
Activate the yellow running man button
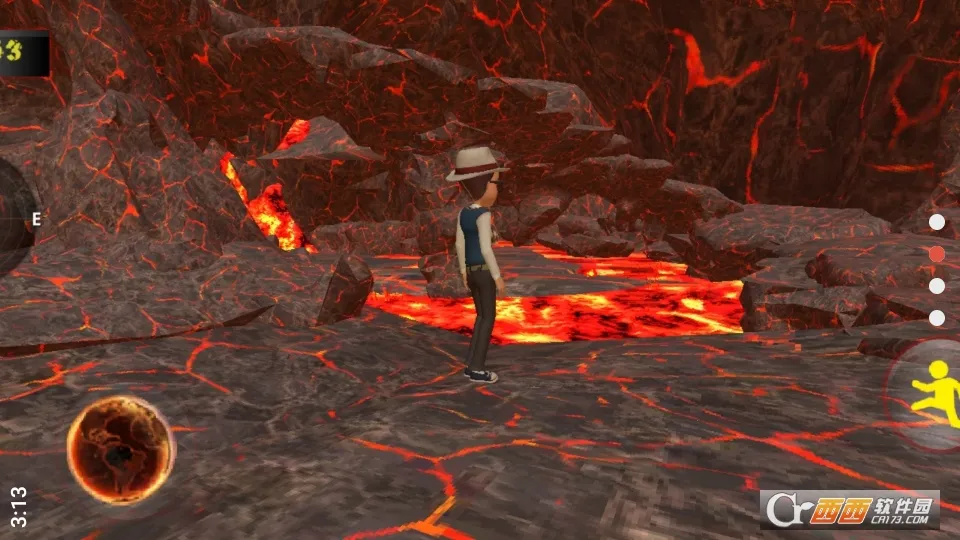pyautogui.click(x=934, y=394)
